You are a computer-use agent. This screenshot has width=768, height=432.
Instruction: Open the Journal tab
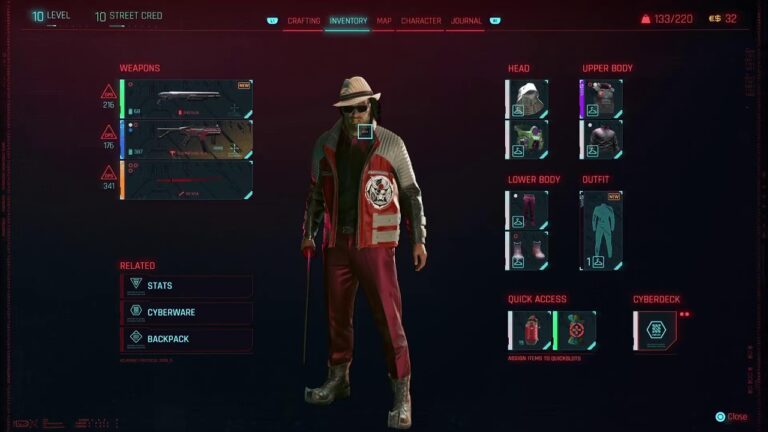[466, 20]
